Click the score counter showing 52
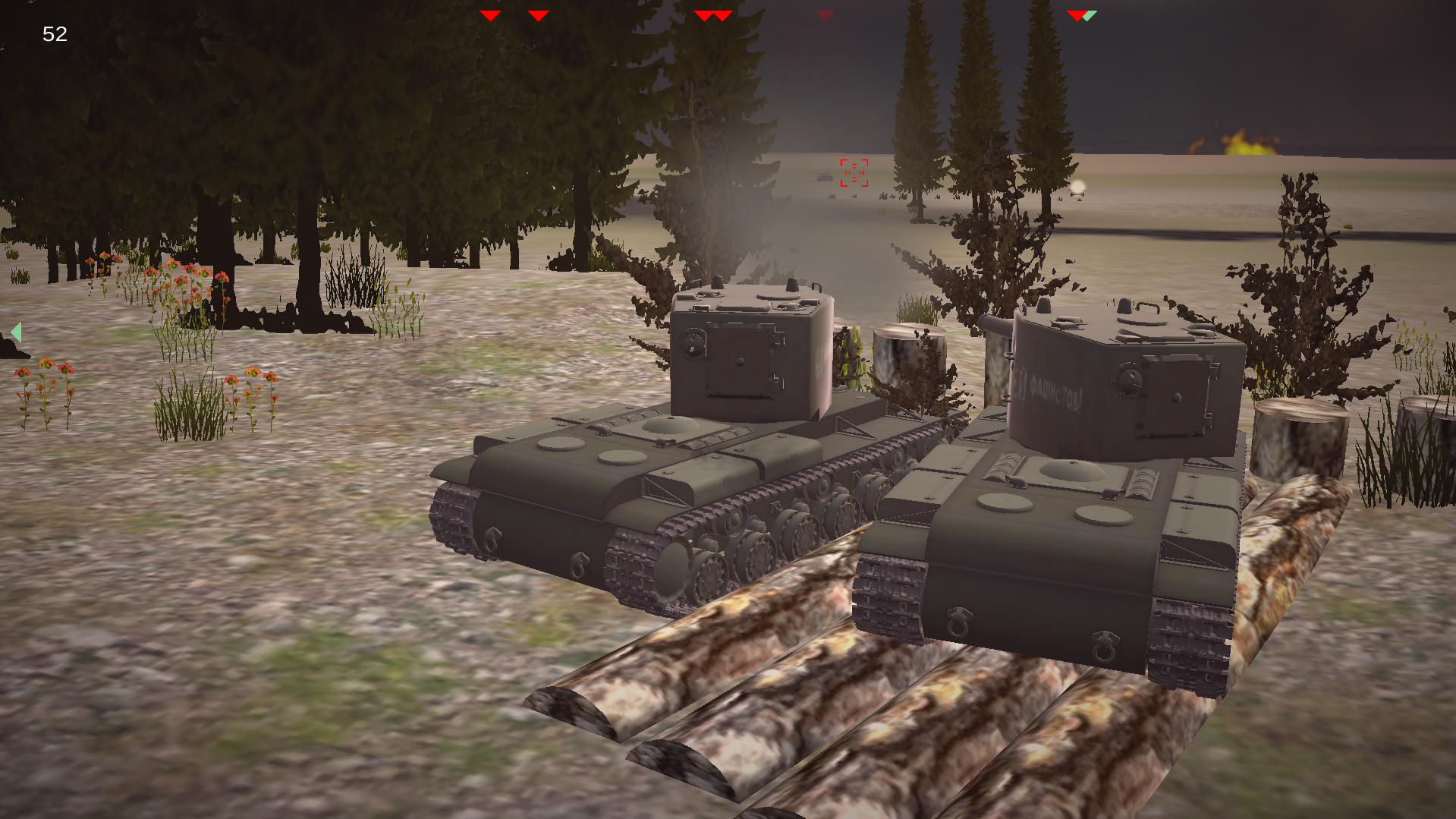The image size is (1456, 819). coord(53,34)
